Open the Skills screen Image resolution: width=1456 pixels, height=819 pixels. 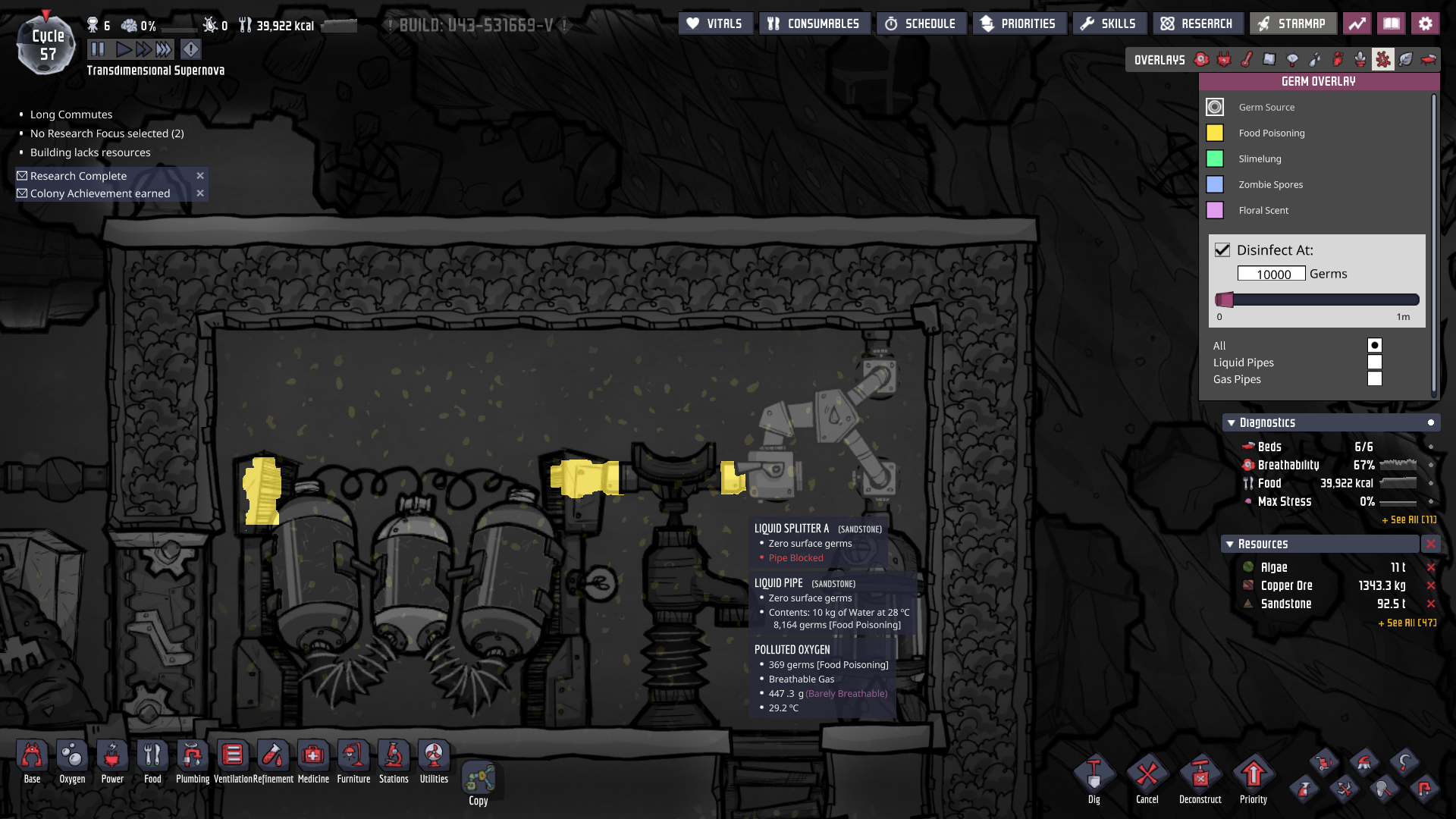[1109, 24]
